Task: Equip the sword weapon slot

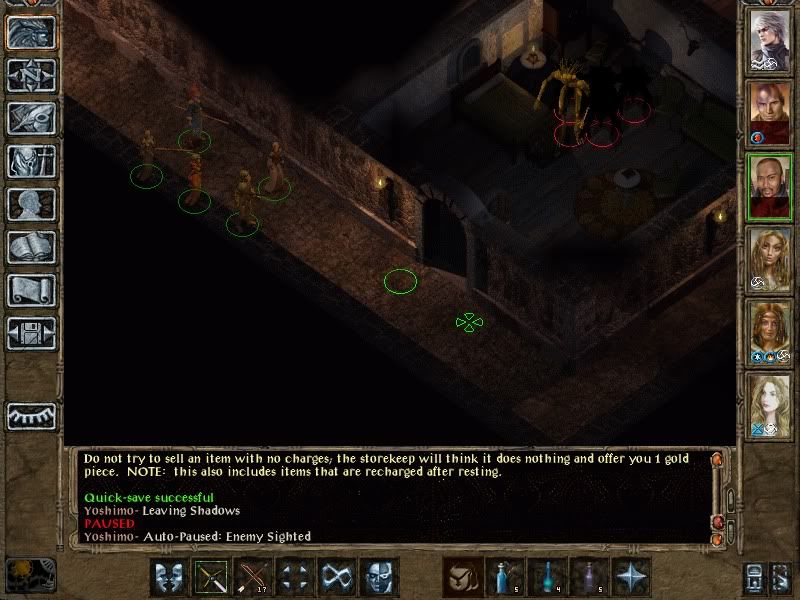Action: (x=212, y=577)
